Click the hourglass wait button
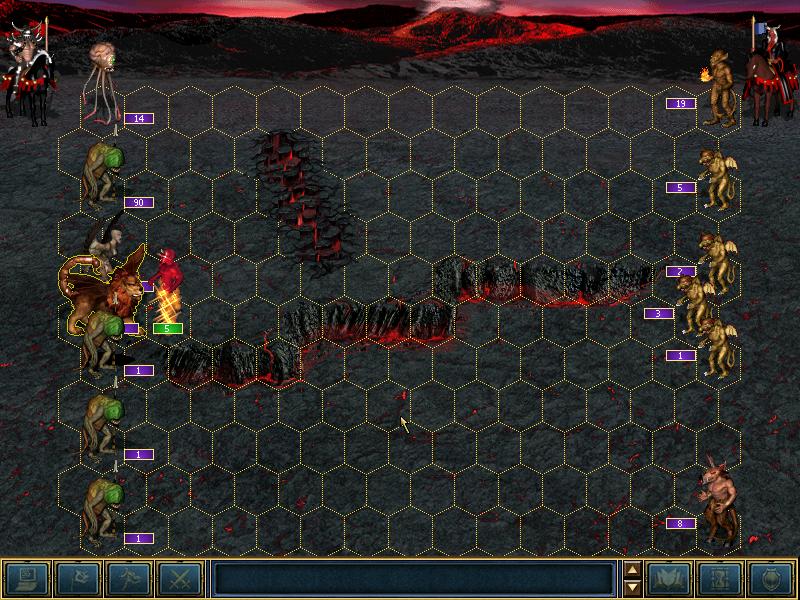This screenshot has height=600, width=800. [x=720, y=578]
